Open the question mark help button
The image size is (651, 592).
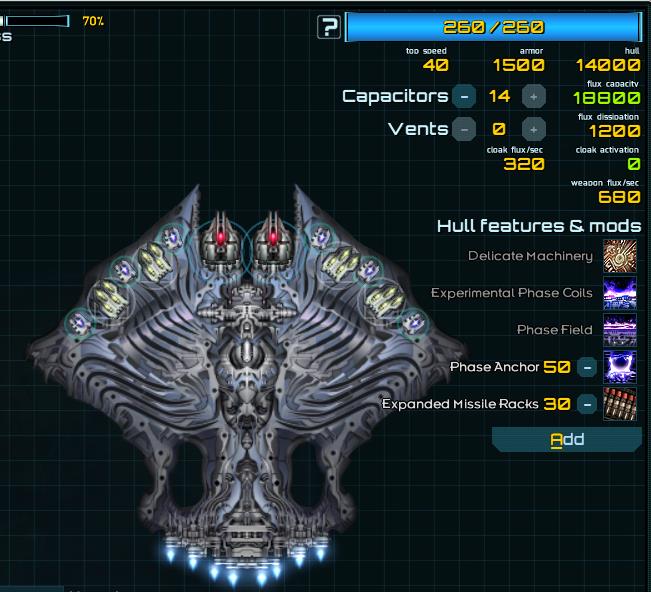(329, 27)
